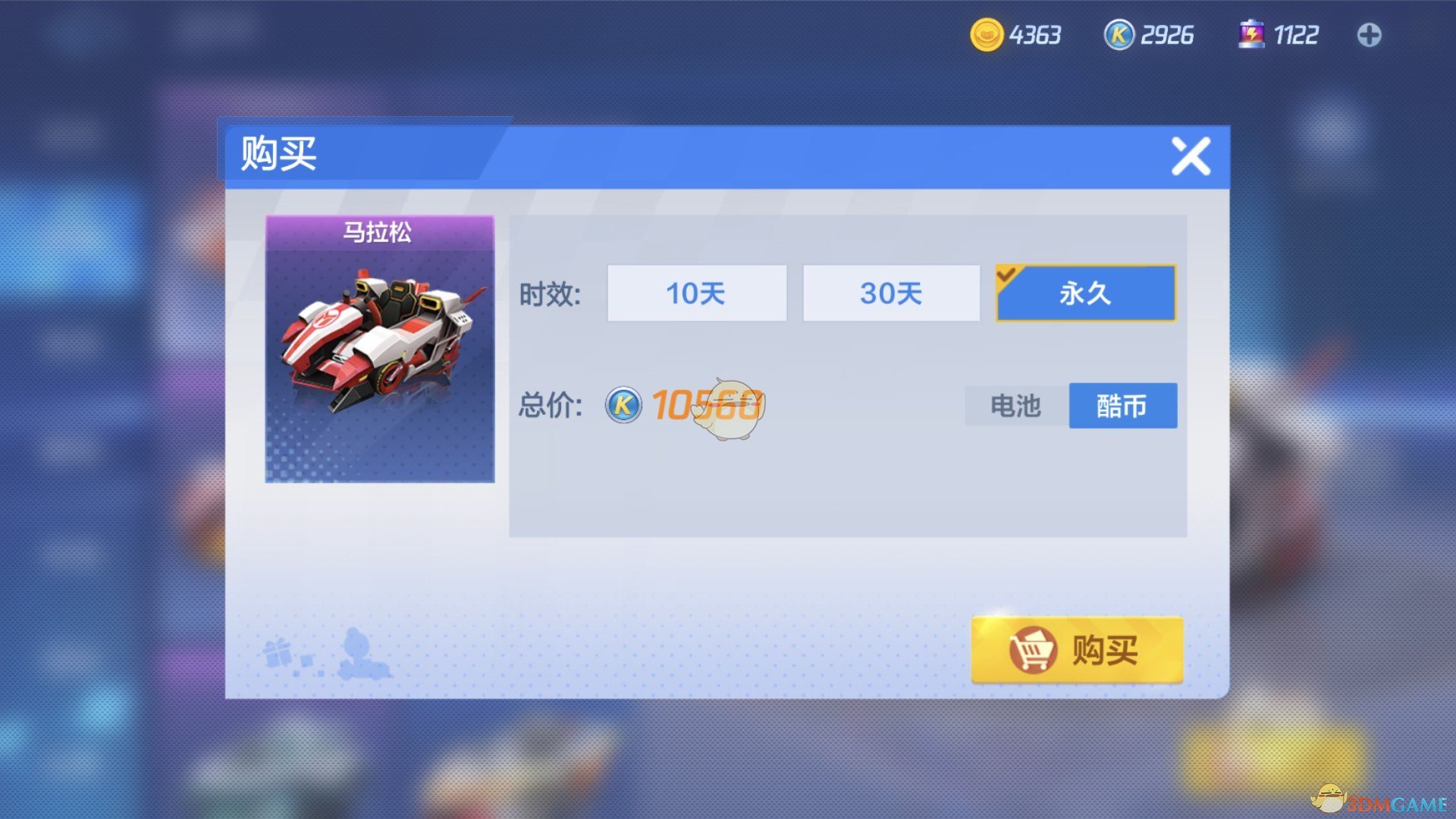This screenshot has height=819, width=1456.
Task: Click the K-coin icon next to total price
Action: point(623,406)
